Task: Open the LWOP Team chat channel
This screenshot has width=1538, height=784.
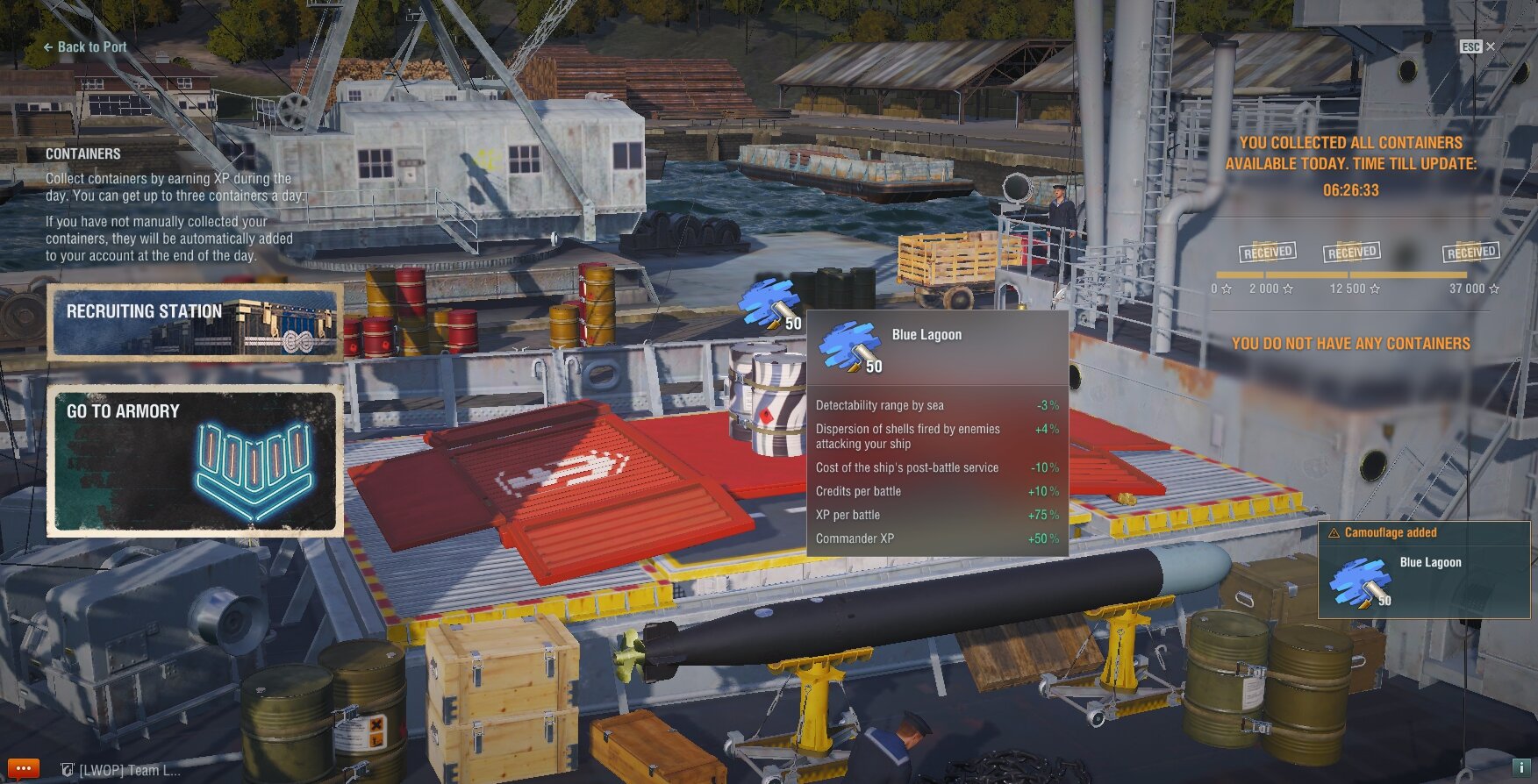Action: pyautogui.click(x=121, y=770)
